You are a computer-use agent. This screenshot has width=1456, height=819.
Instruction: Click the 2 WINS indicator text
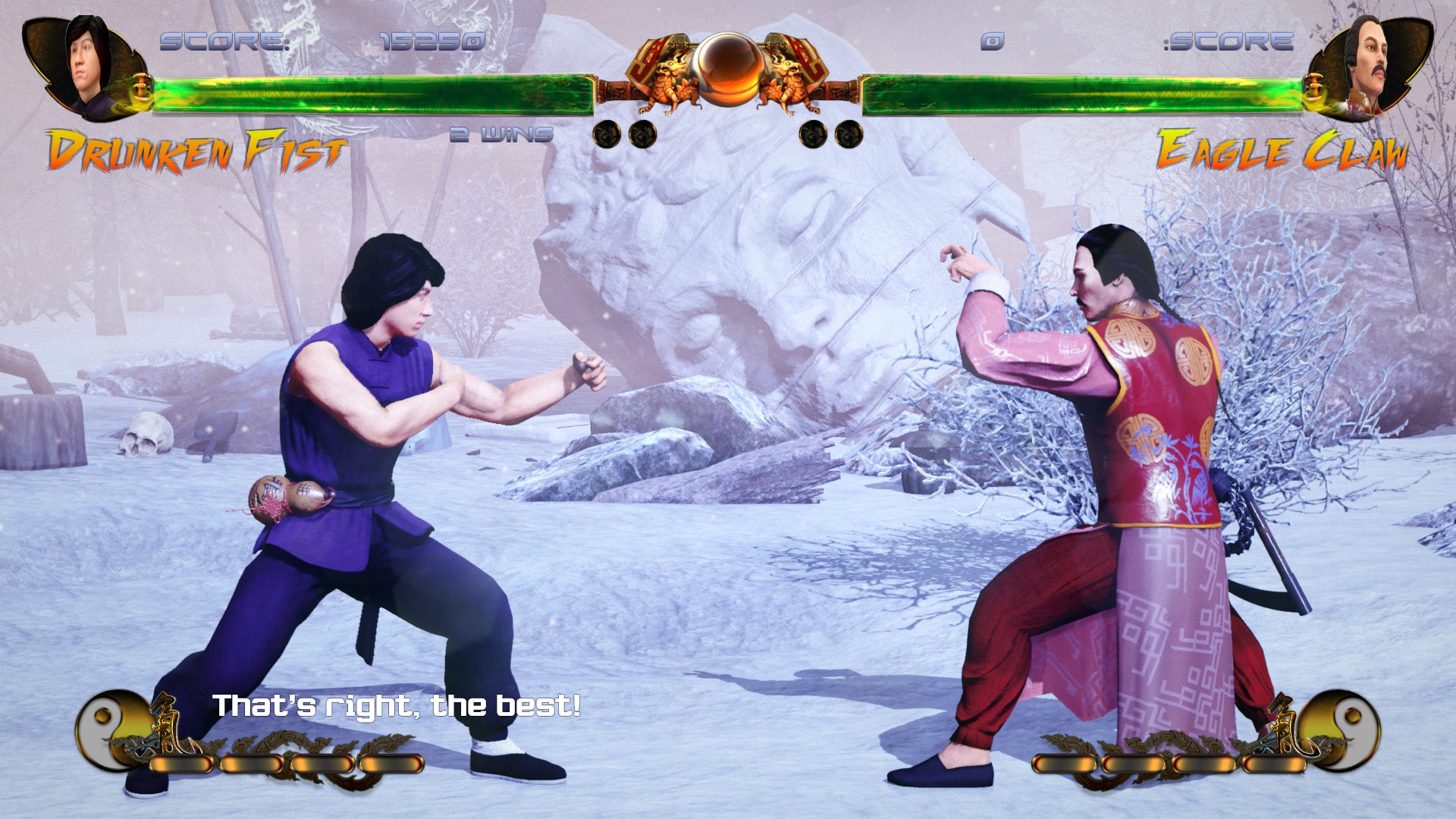(500, 133)
